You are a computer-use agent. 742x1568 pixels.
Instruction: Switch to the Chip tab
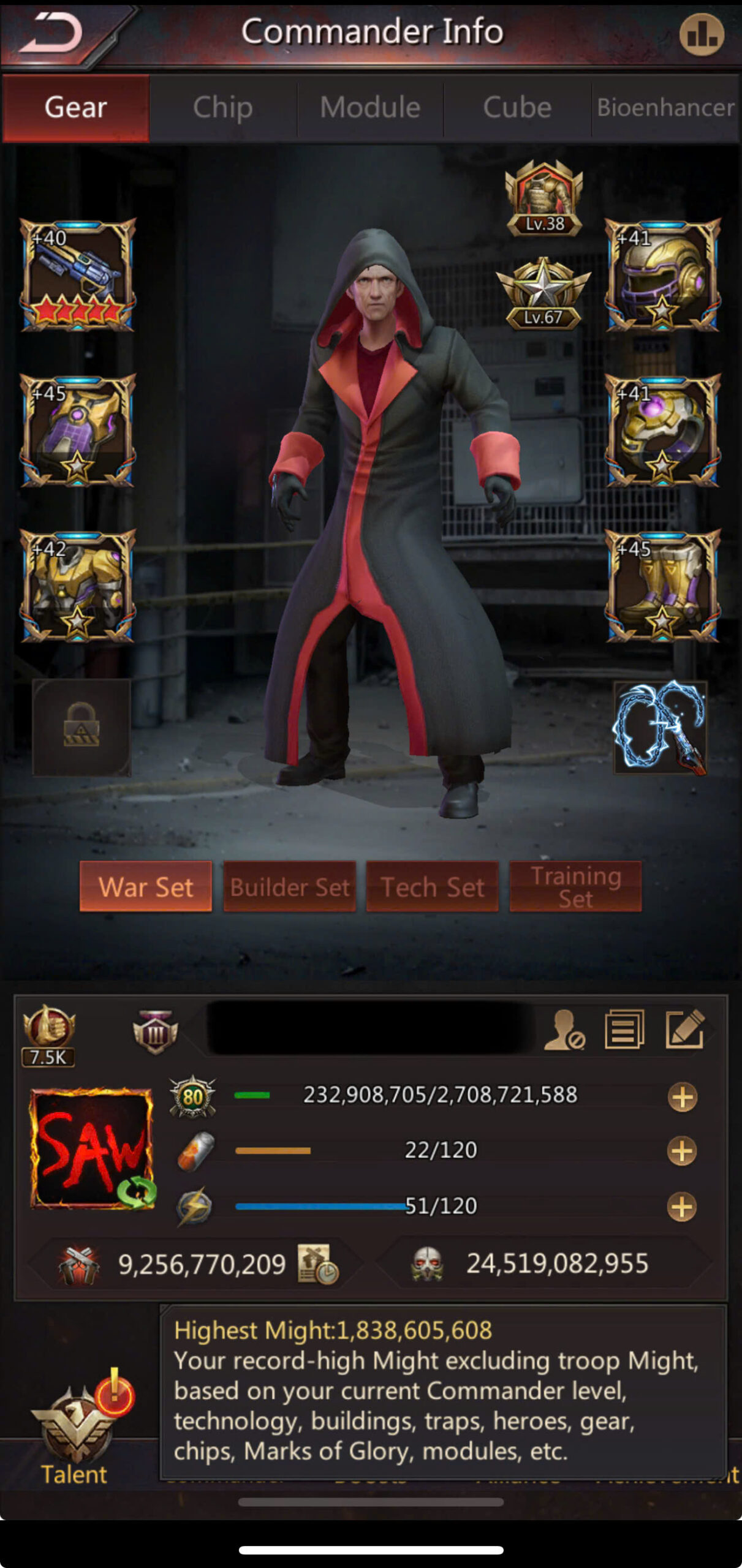pos(222,108)
